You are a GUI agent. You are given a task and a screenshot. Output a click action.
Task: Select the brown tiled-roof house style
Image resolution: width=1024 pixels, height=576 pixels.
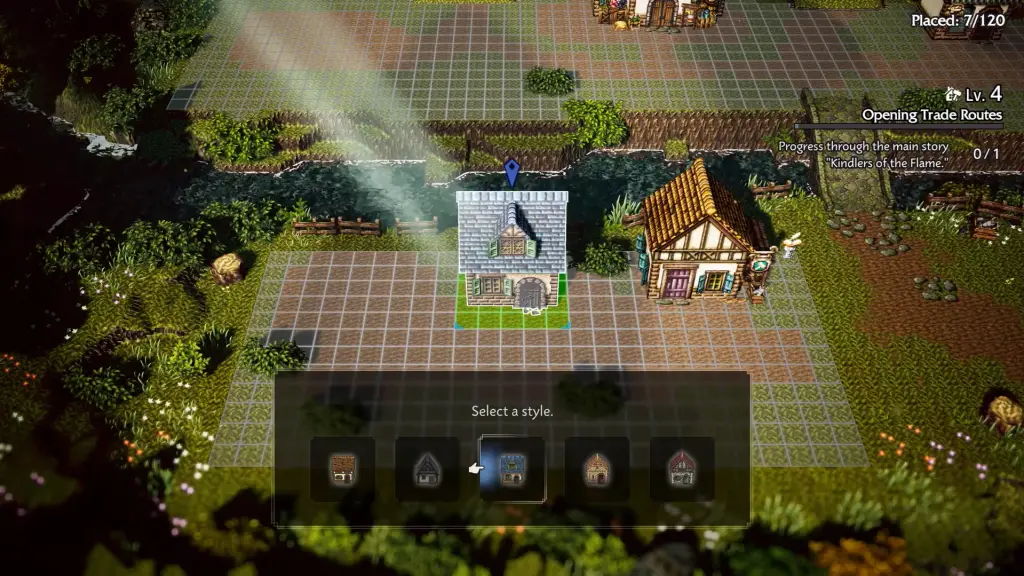[343, 469]
